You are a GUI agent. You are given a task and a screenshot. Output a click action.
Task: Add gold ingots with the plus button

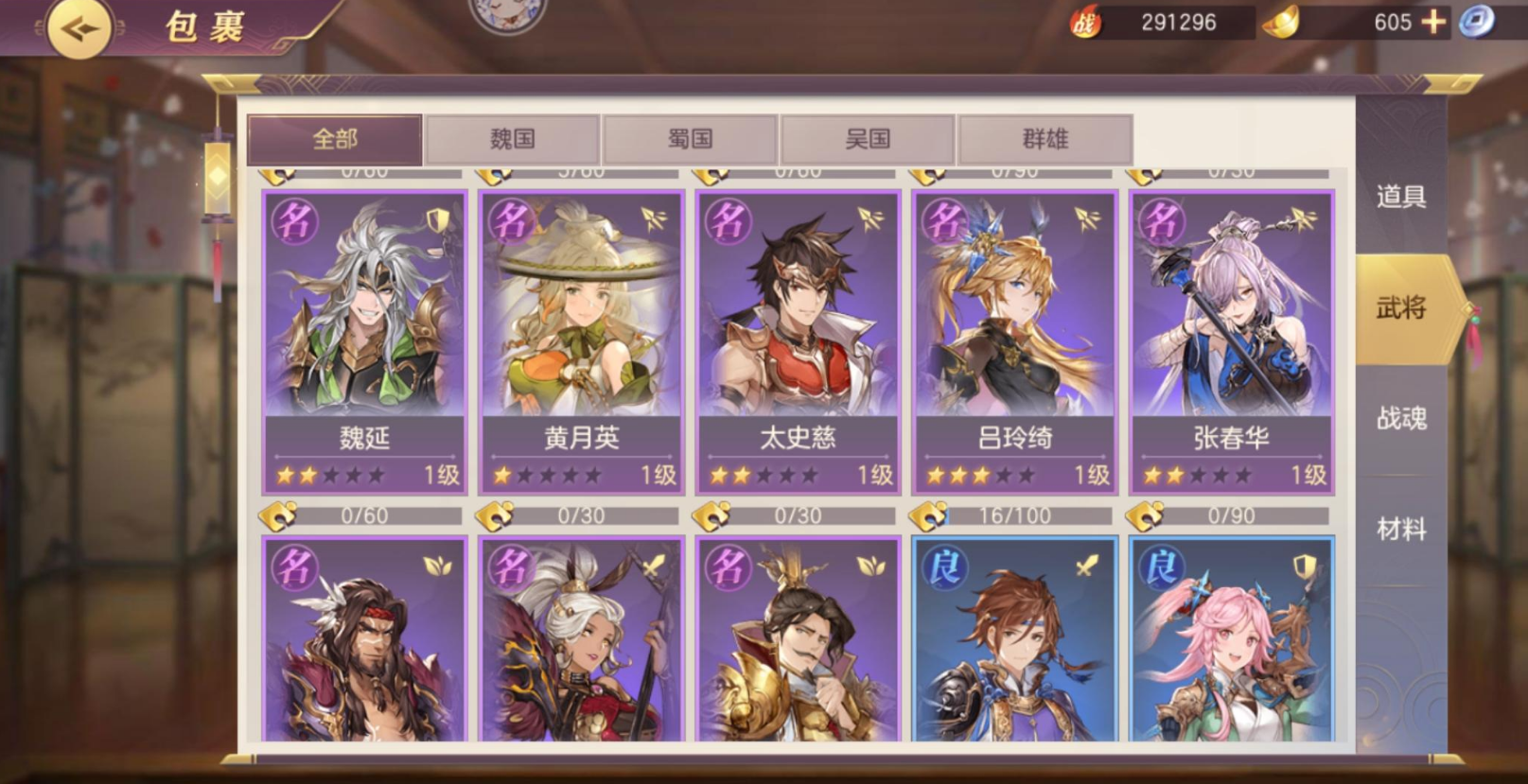tap(1434, 22)
